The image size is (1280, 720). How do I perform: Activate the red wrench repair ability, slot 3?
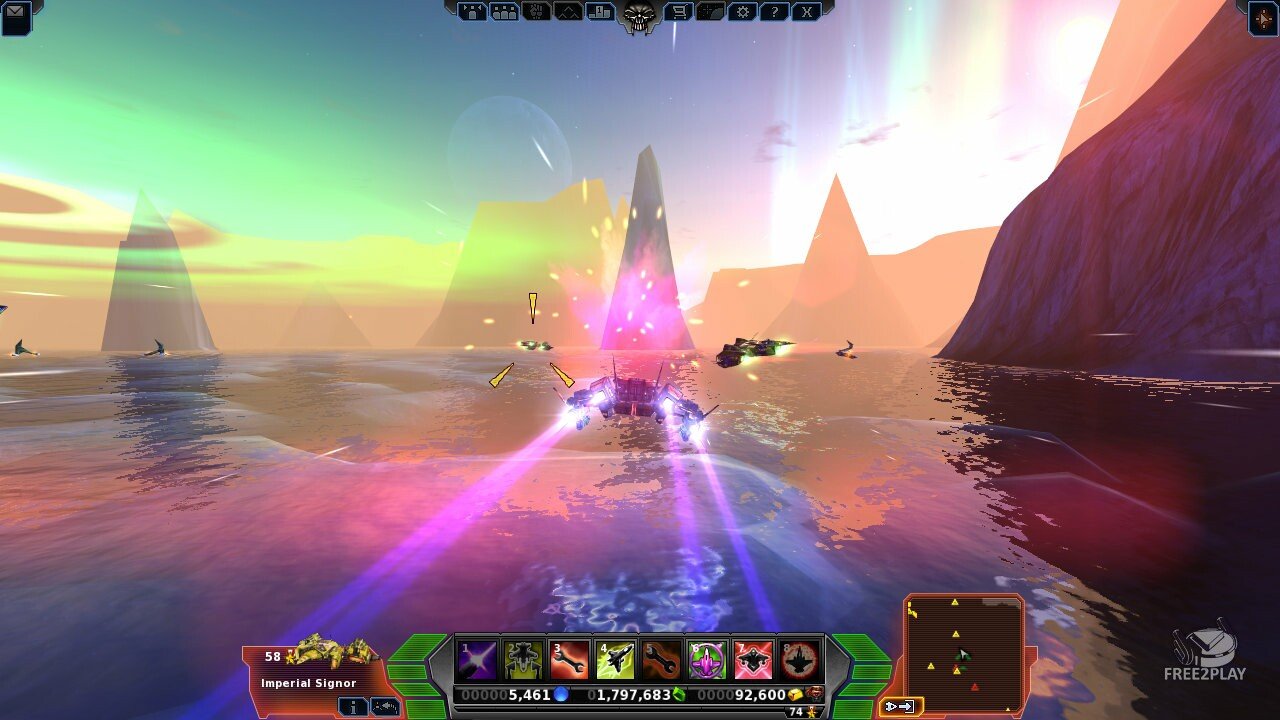click(x=569, y=660)
